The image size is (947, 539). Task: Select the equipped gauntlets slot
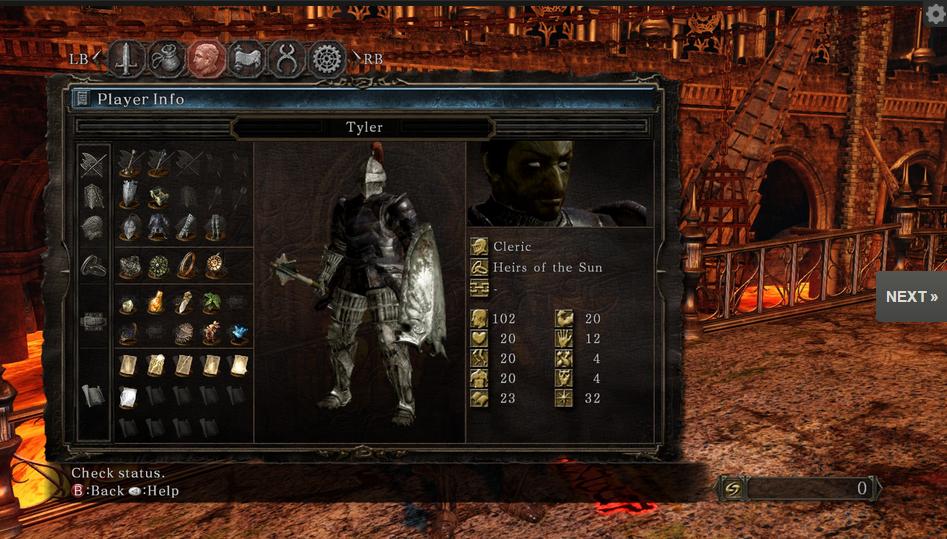click(186, 228)
